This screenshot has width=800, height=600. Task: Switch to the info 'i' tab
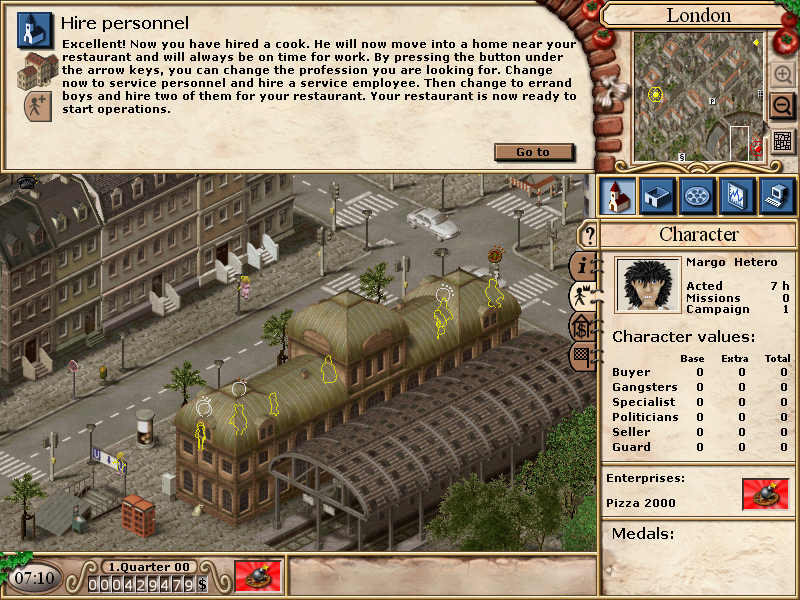pyautogui.click(x=583, y=265)
